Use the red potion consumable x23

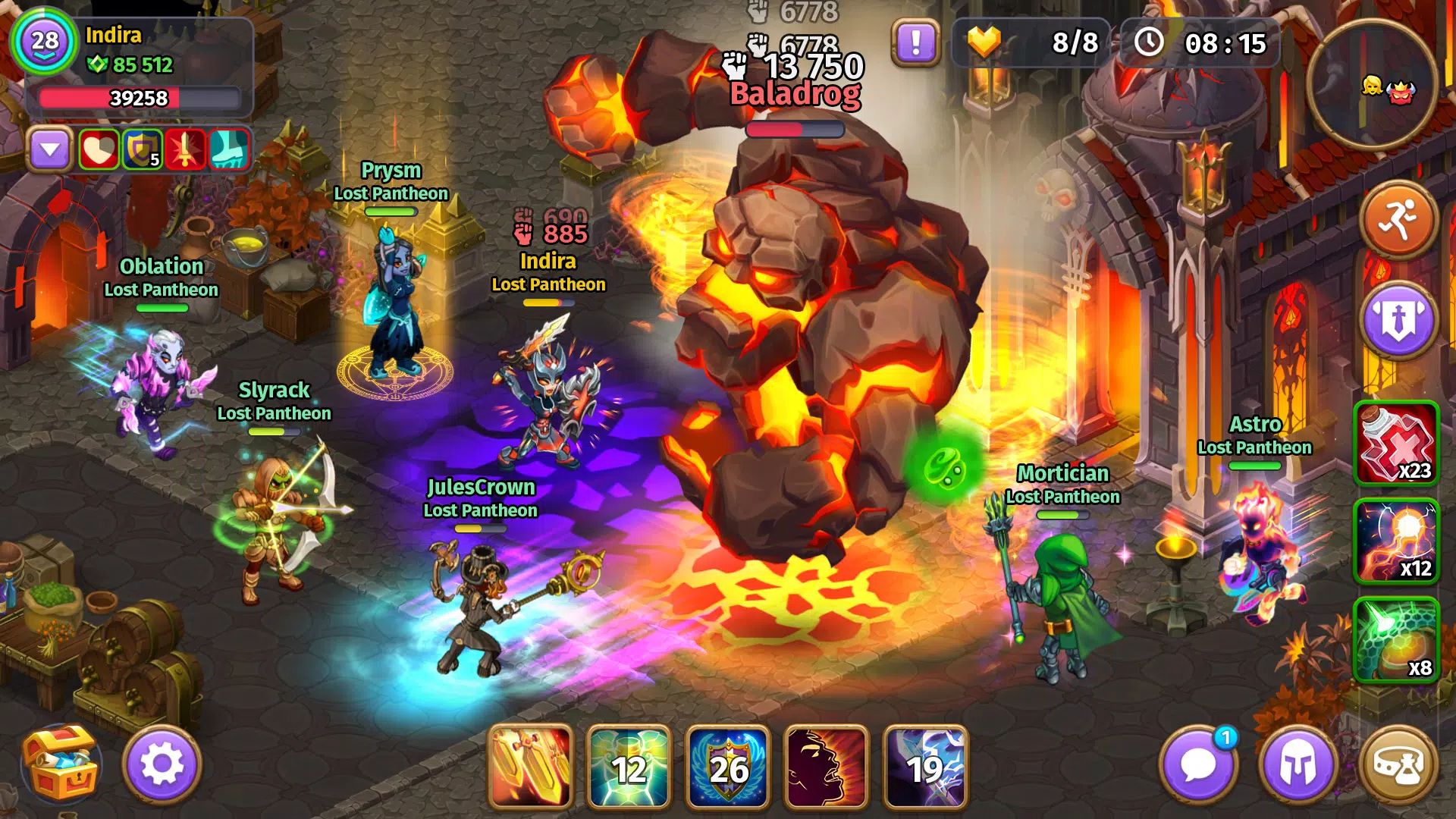pos(1396,443)
